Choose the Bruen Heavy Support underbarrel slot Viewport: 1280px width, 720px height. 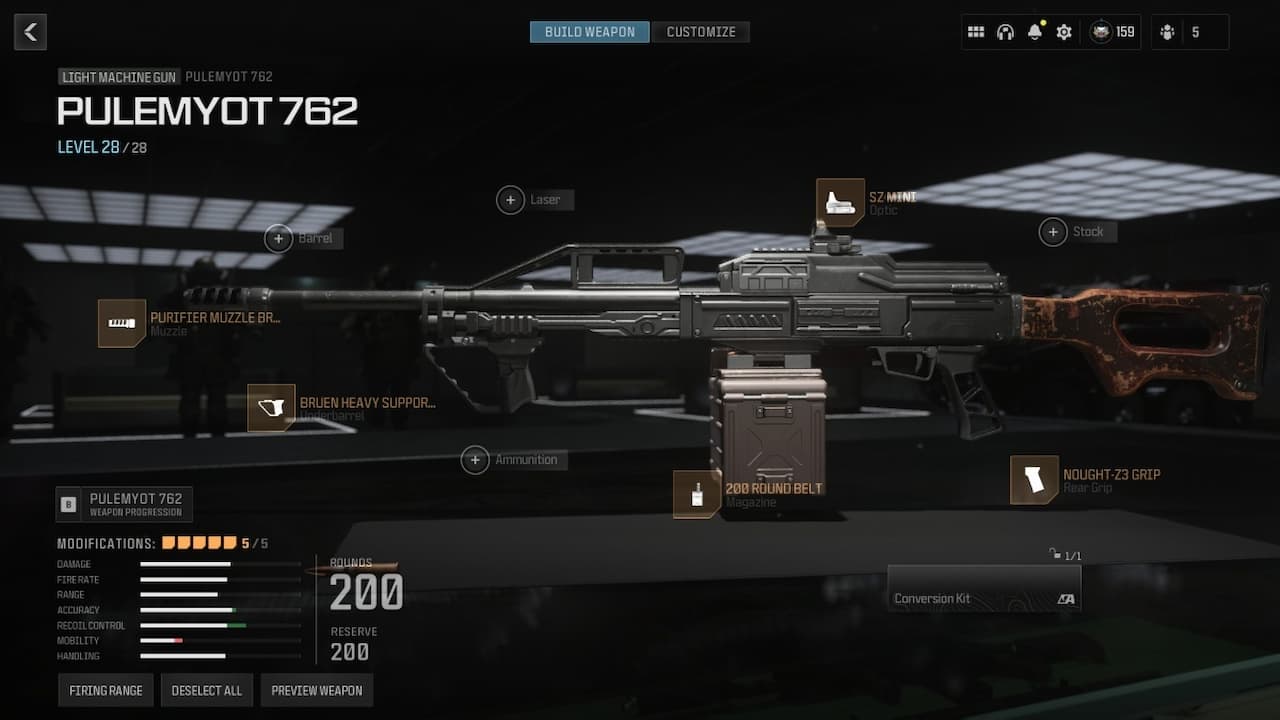point(271,408)
